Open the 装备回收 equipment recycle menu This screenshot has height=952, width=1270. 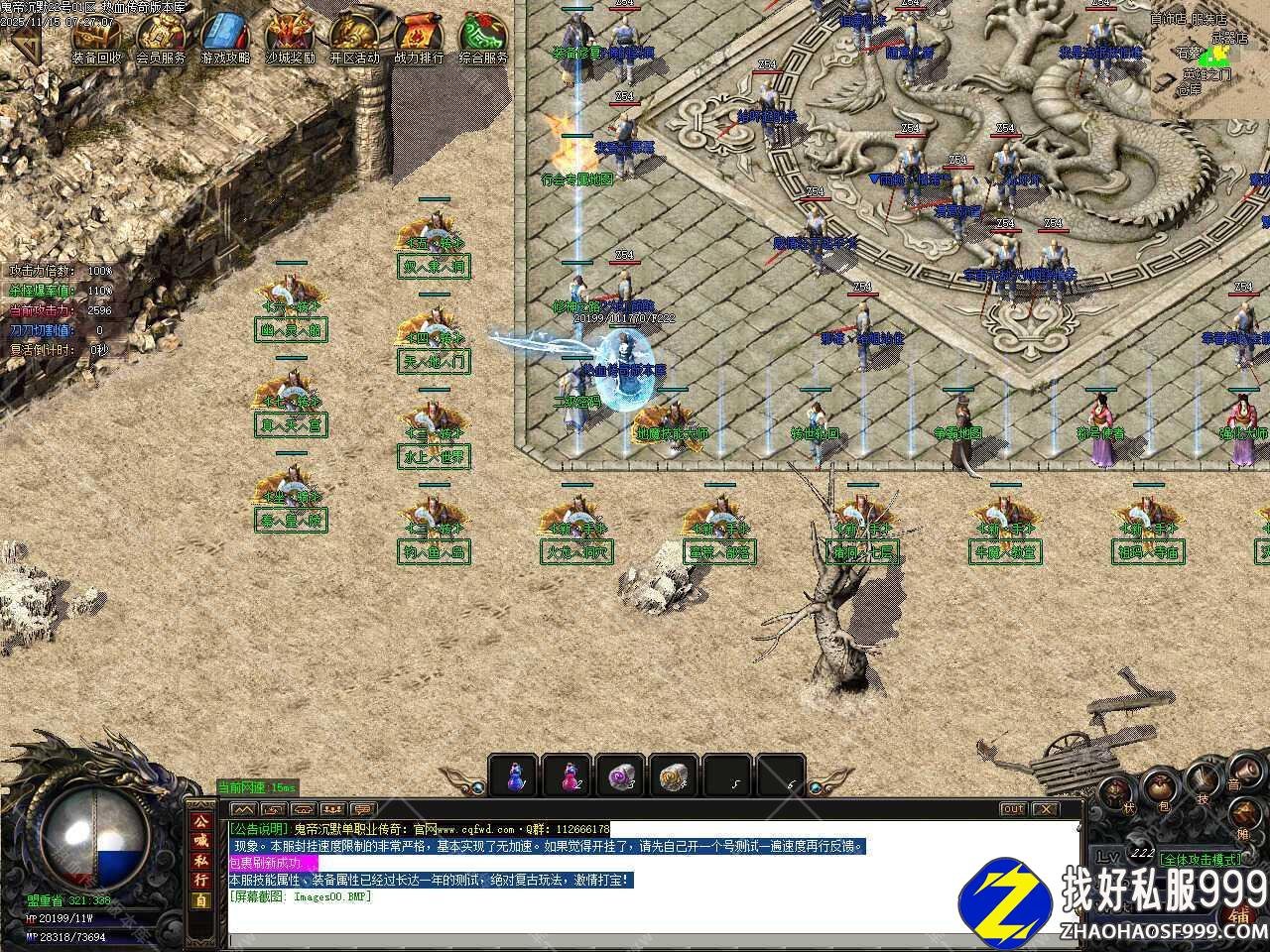96,40
